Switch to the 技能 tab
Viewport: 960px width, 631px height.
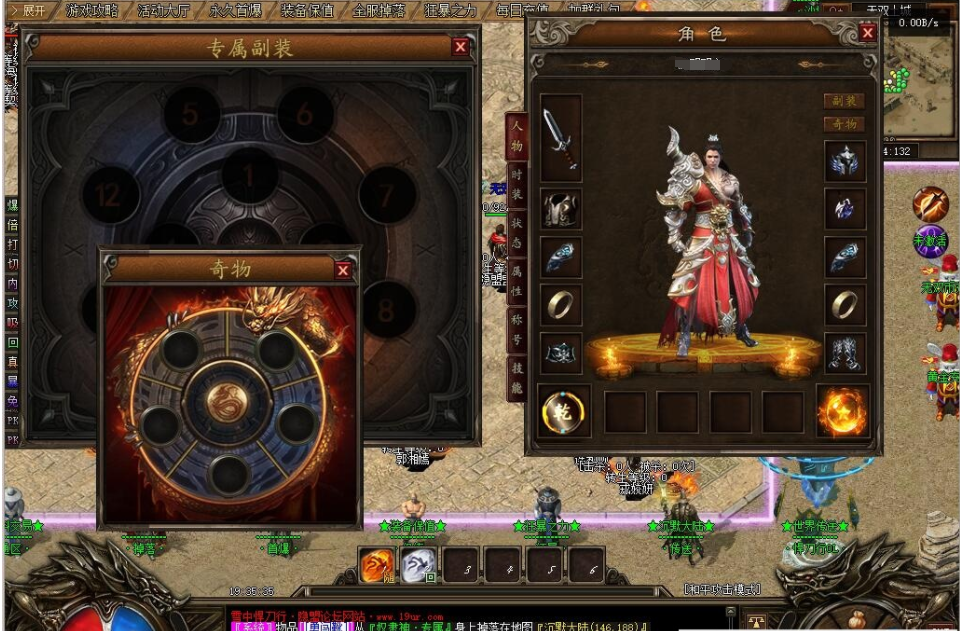click(x=516, y=377)
